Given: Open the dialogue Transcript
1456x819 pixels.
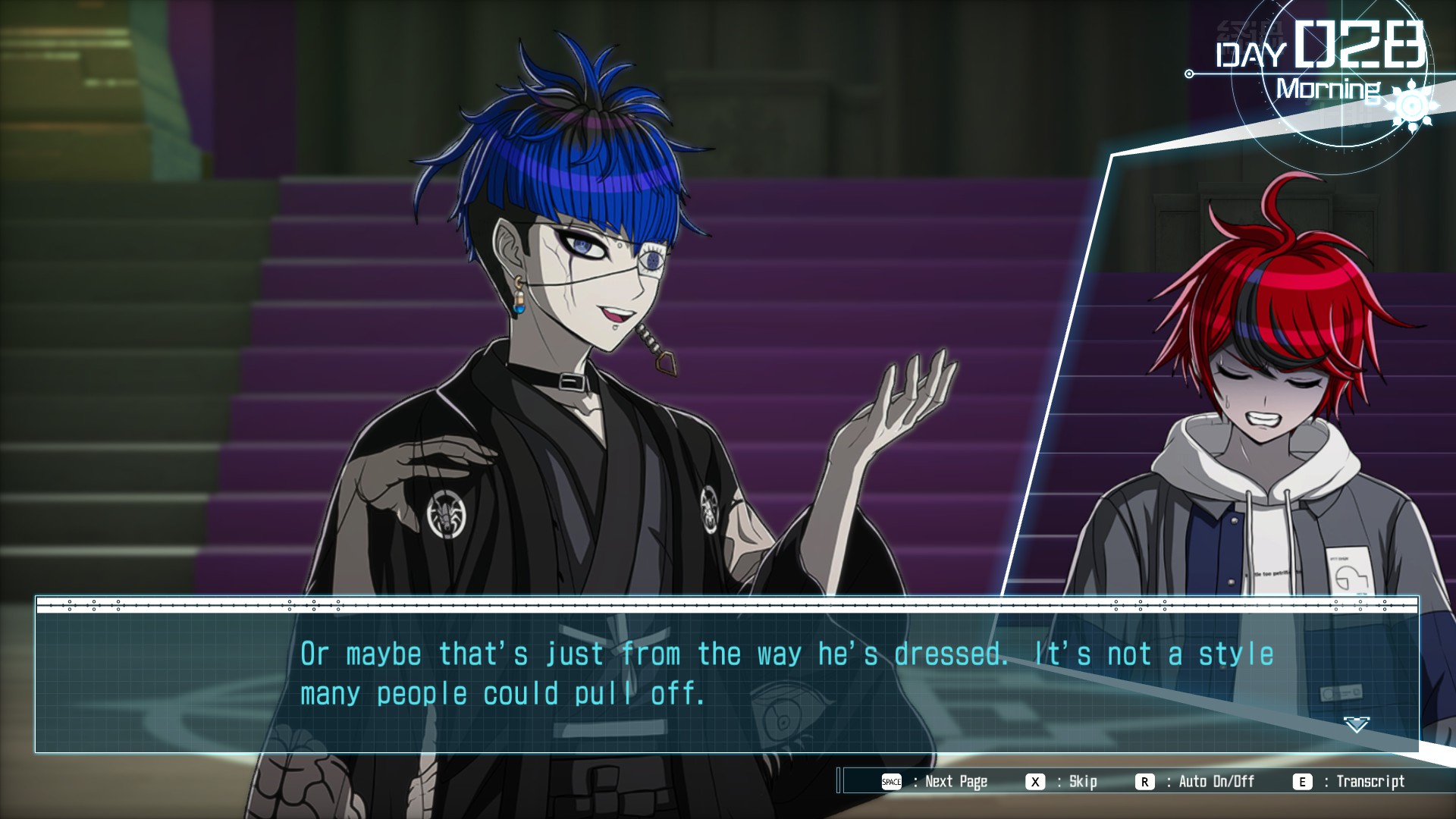Looking at the screenshot, I should [x=1350, y=782].
